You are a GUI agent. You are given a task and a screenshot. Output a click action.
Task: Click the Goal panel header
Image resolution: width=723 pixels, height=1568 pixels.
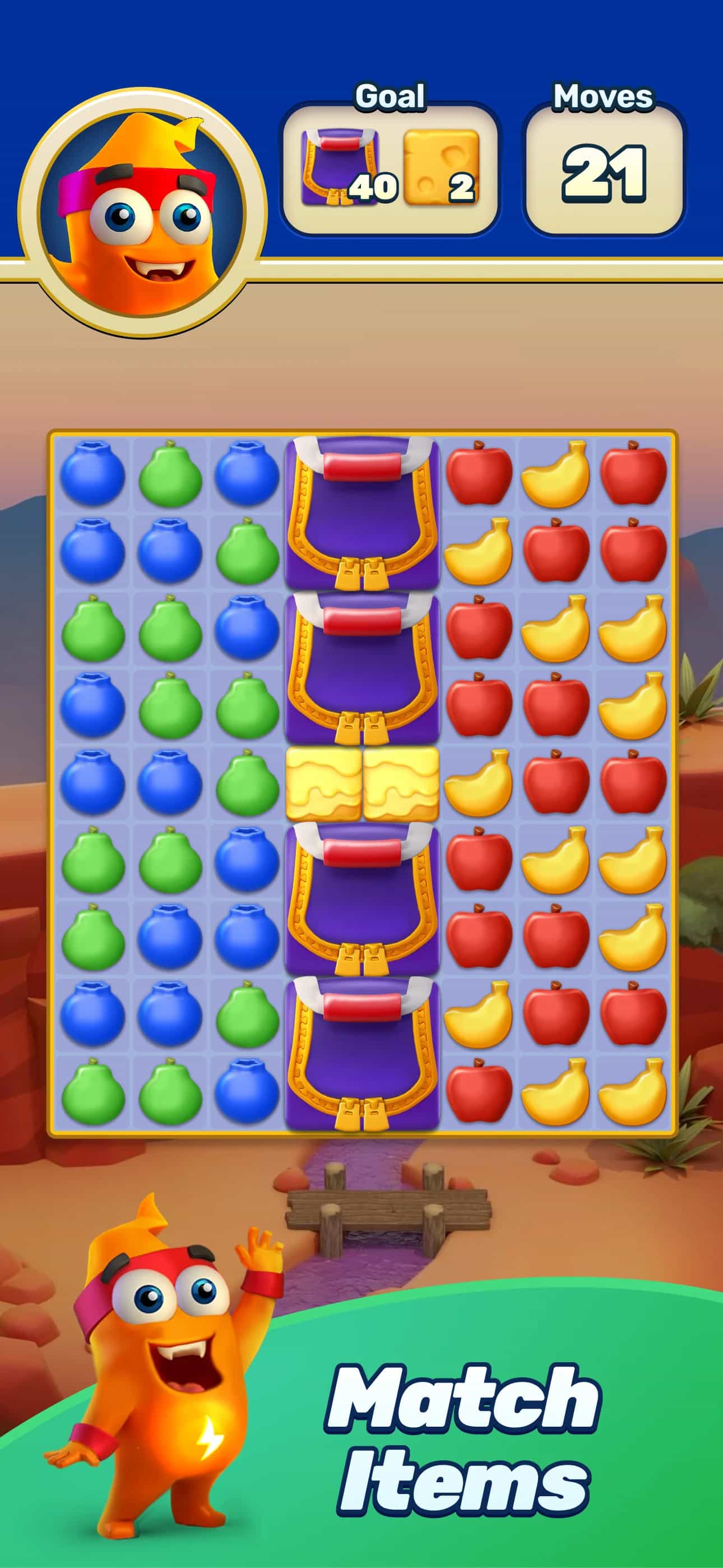pyautogui.click(x=391, y=96)
